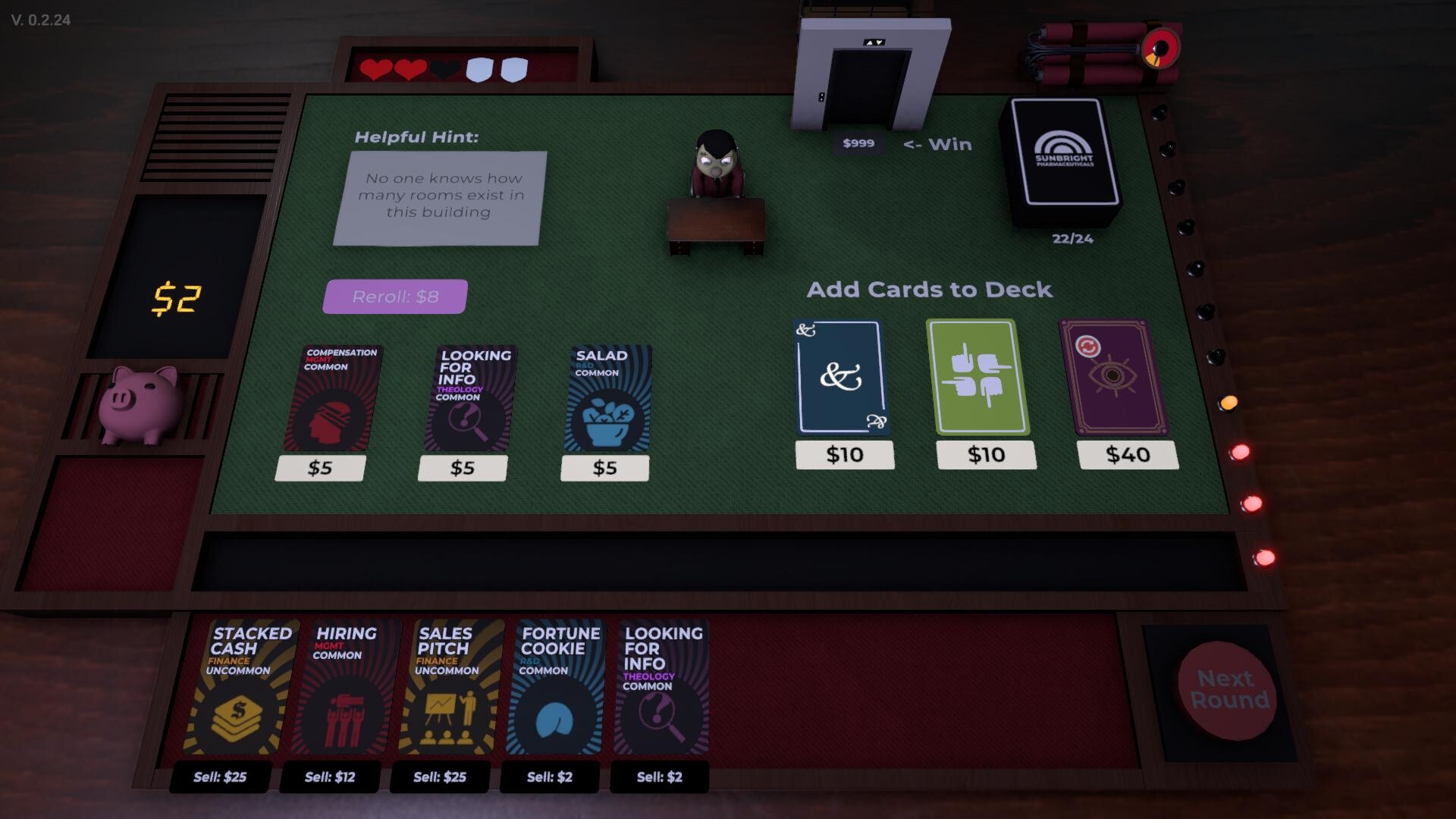Sell the Fortune Cookie for $2
This screenshot has height=819, width=1456.
tap(551, 778)
